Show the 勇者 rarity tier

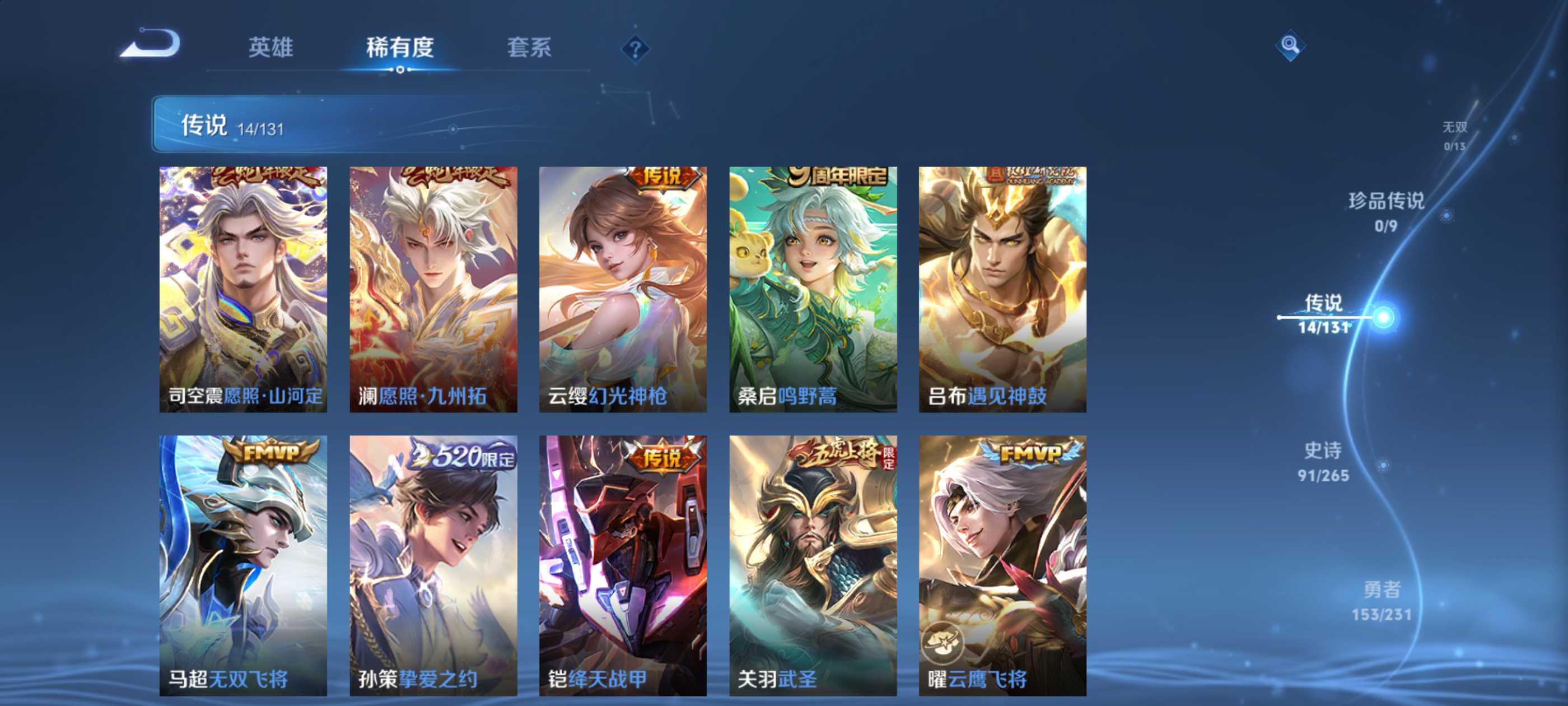1381,600
